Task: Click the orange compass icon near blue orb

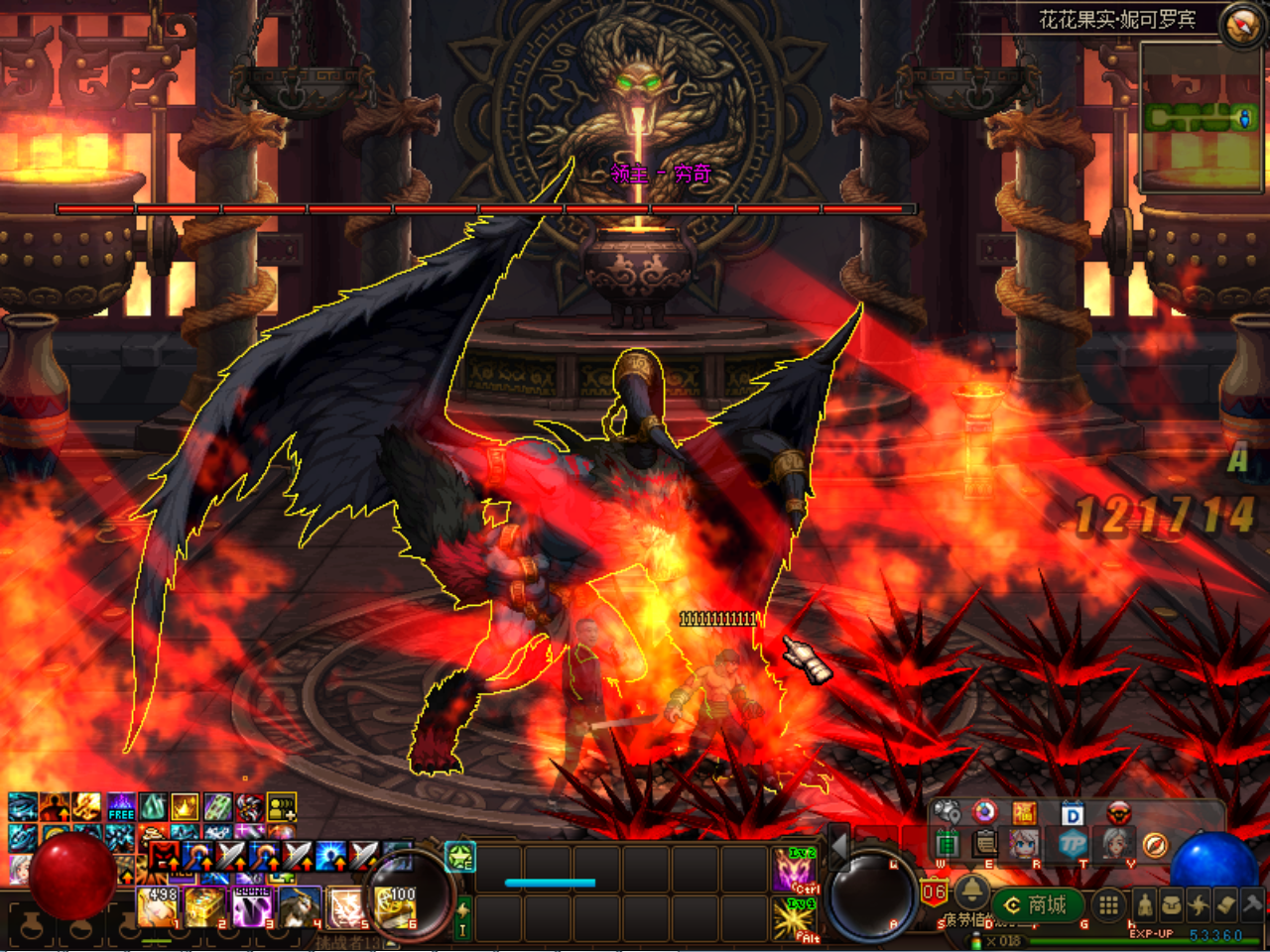Action: [x=1155, y=845]
